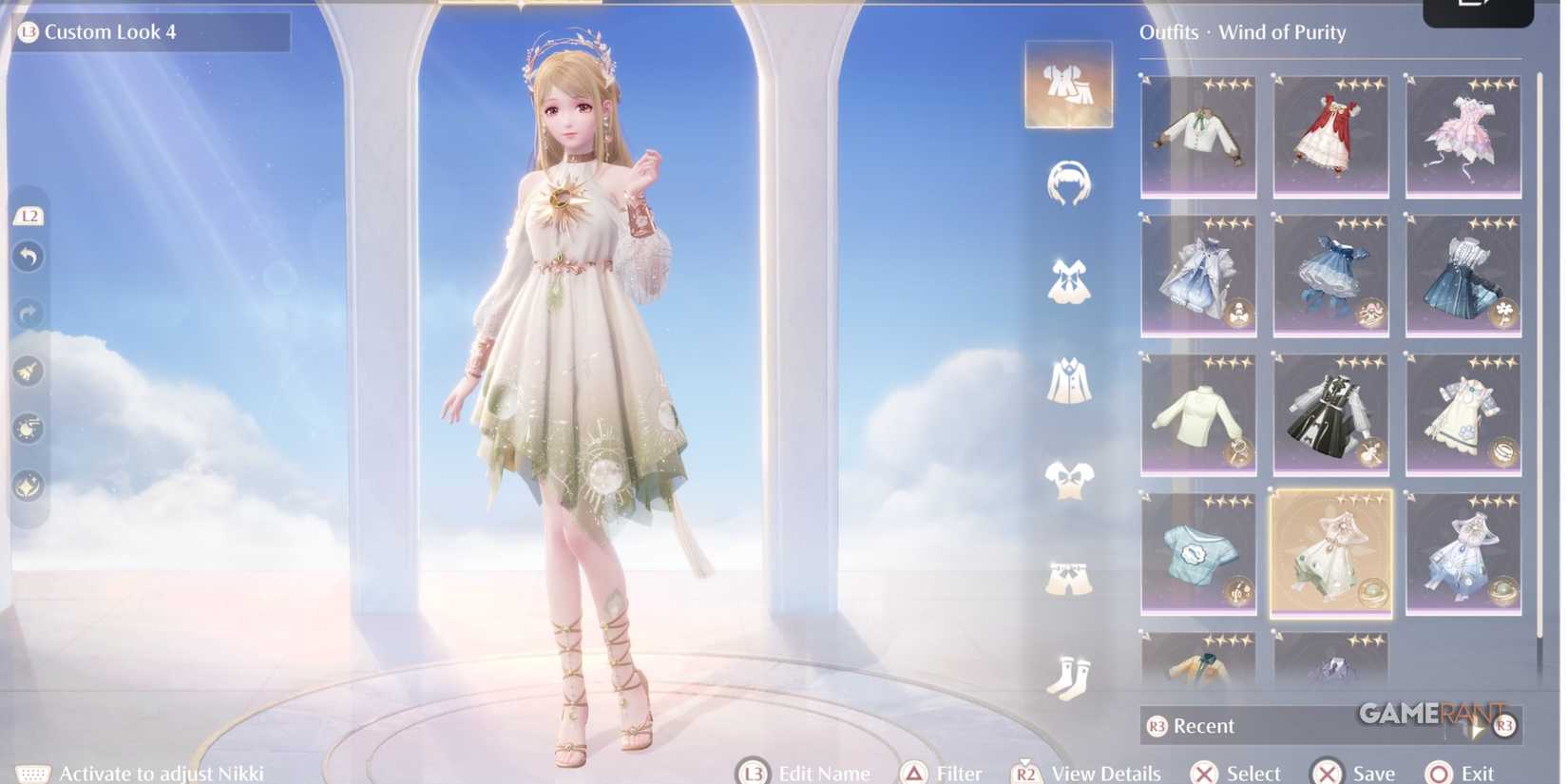This screenshot has width=1568, height=784.
Task: Click the Undo arrow on the left panel
Action: [x=28, y=257]
